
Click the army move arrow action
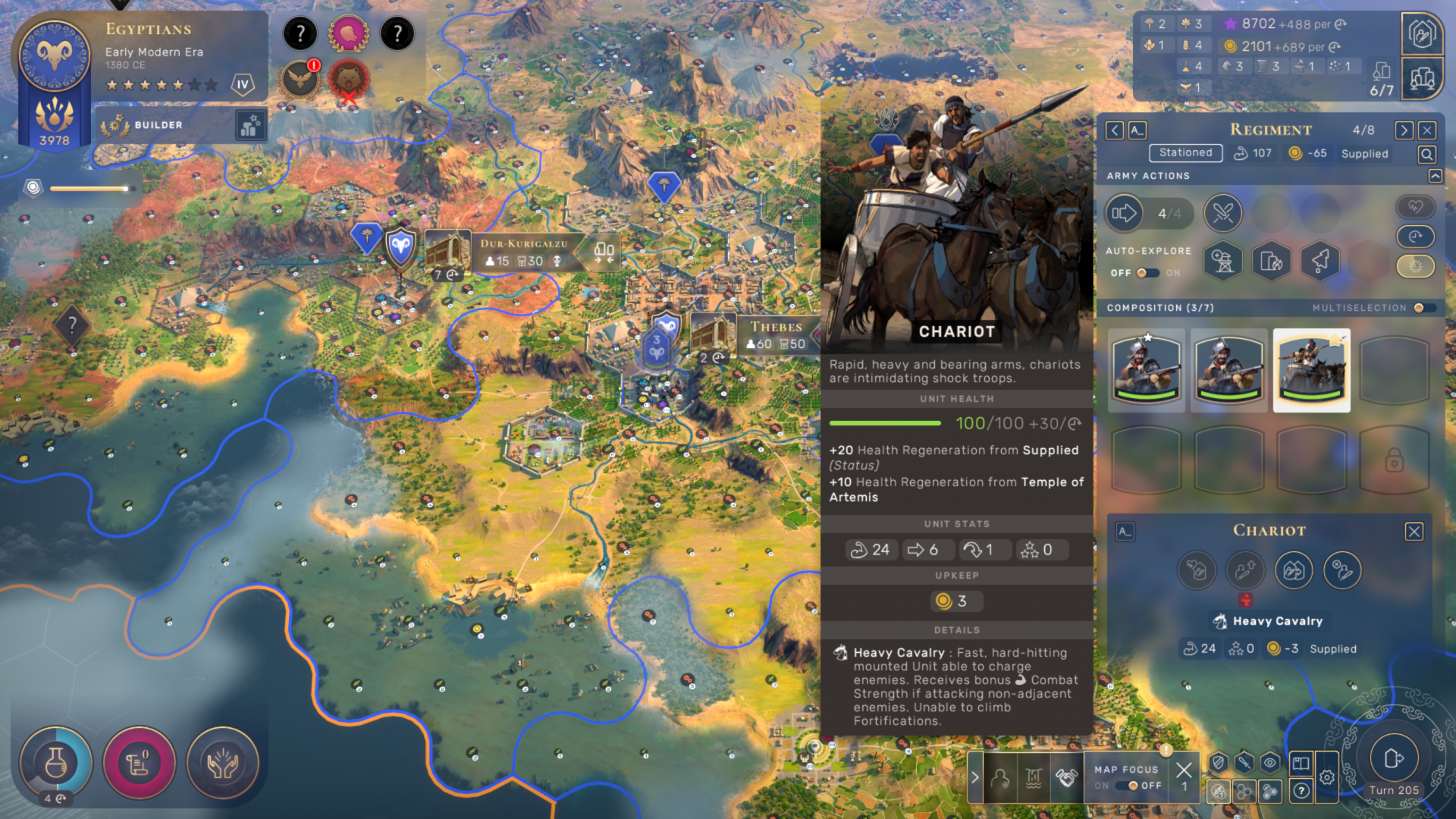[x=1125, y=213]
